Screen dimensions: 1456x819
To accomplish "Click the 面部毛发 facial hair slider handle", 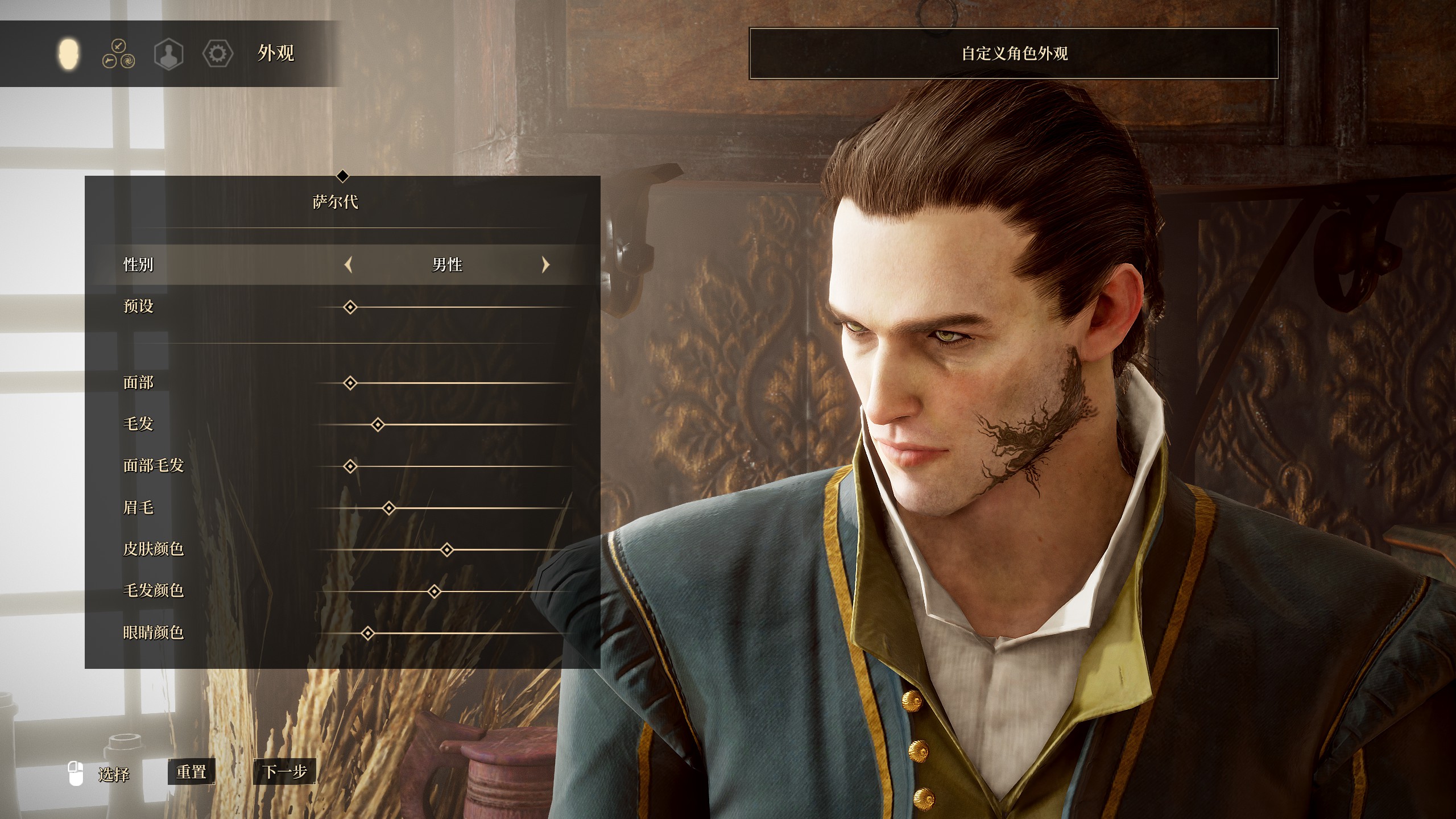I will tap(350, 467).
